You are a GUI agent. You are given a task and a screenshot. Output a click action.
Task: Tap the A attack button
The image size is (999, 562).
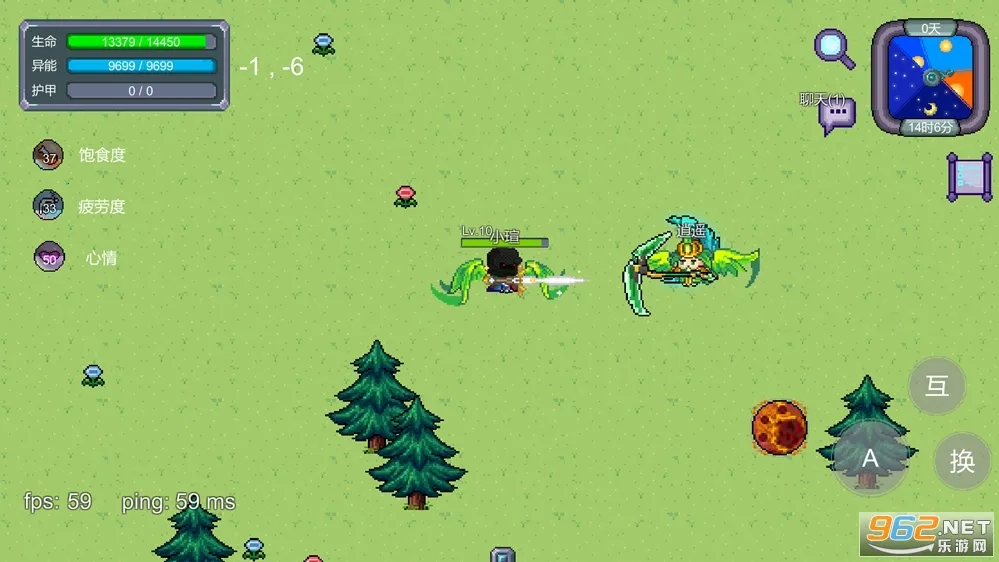coord(870,459)
